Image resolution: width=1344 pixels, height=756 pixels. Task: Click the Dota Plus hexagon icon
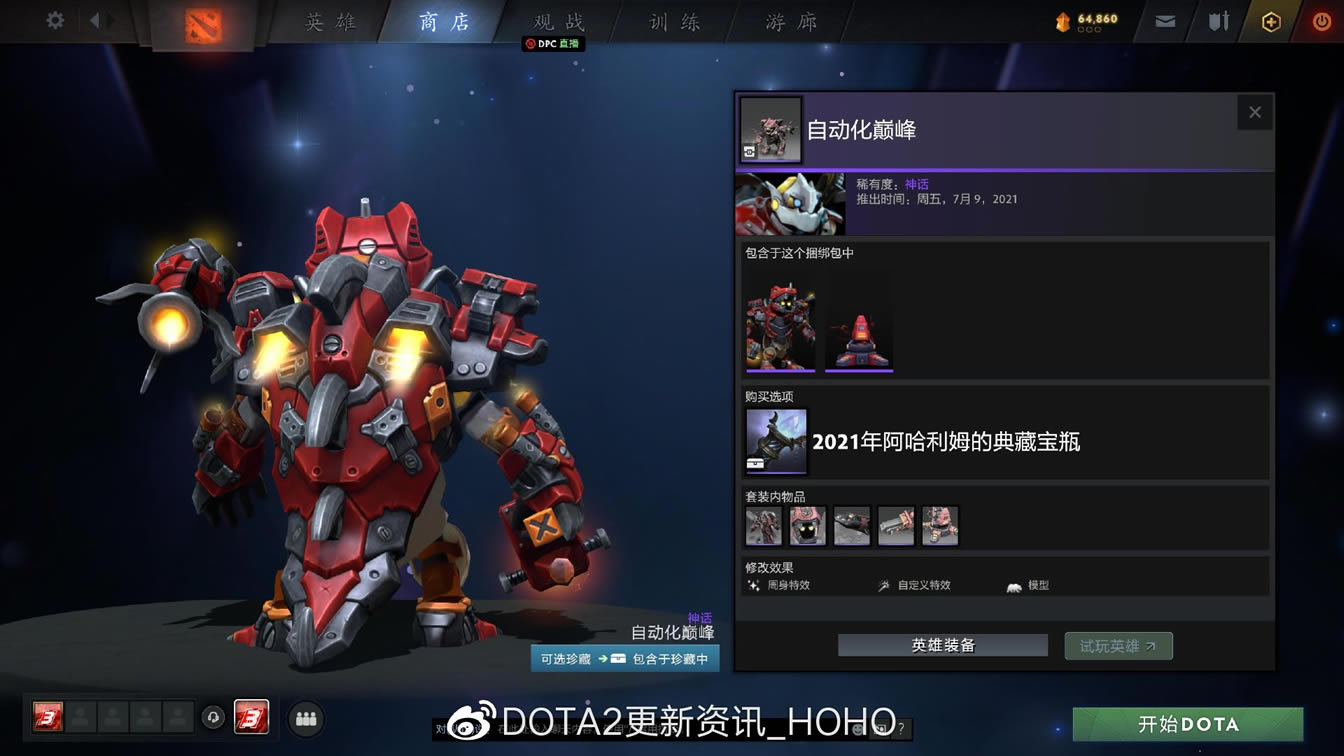[1272, 20]
